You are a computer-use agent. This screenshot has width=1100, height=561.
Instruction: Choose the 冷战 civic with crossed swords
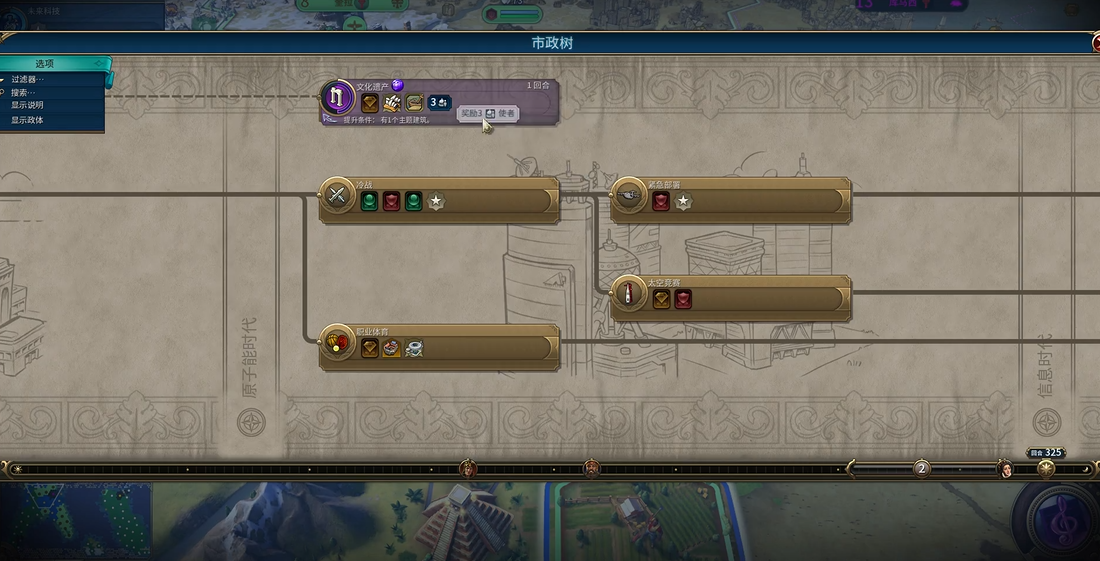(x=337, y=196)
